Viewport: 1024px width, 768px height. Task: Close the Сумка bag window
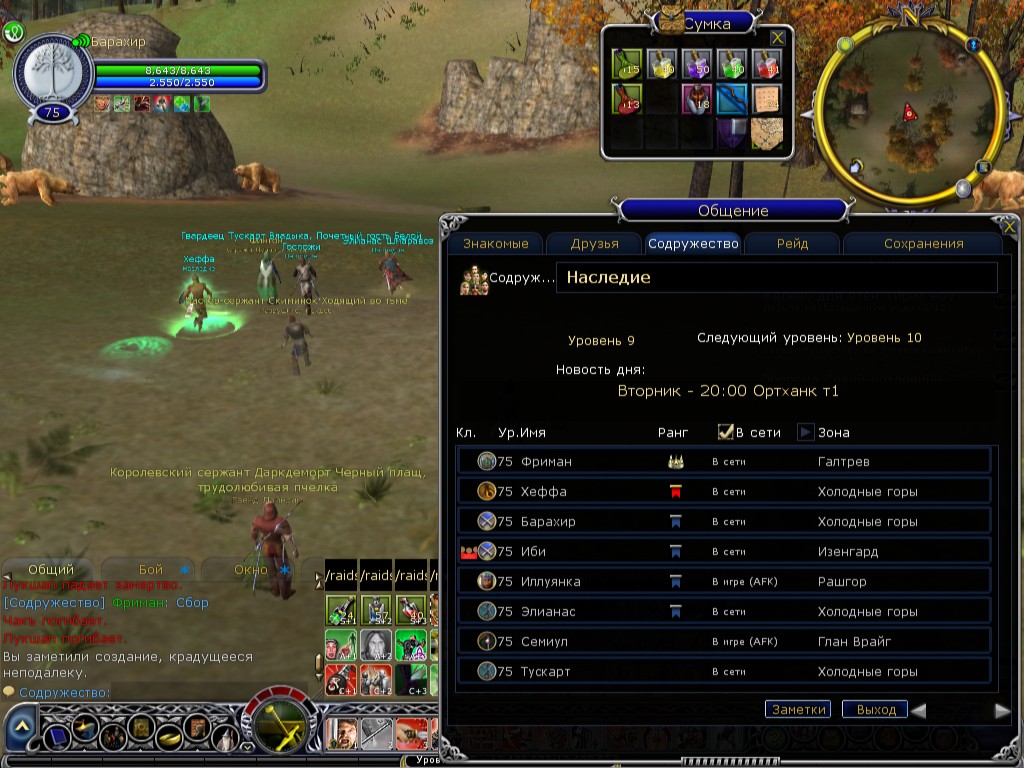pos(777,37)
